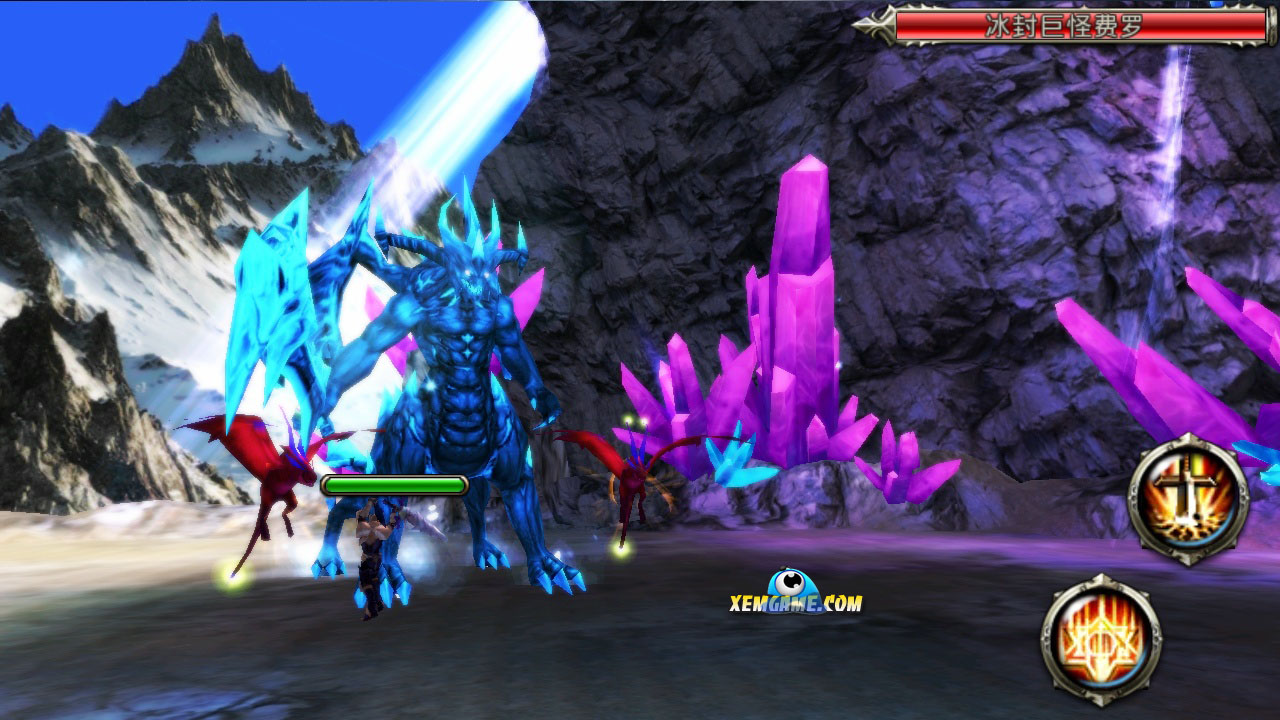
Task: Use the fiery hexagram rune skill
Action: [1100, 638]
